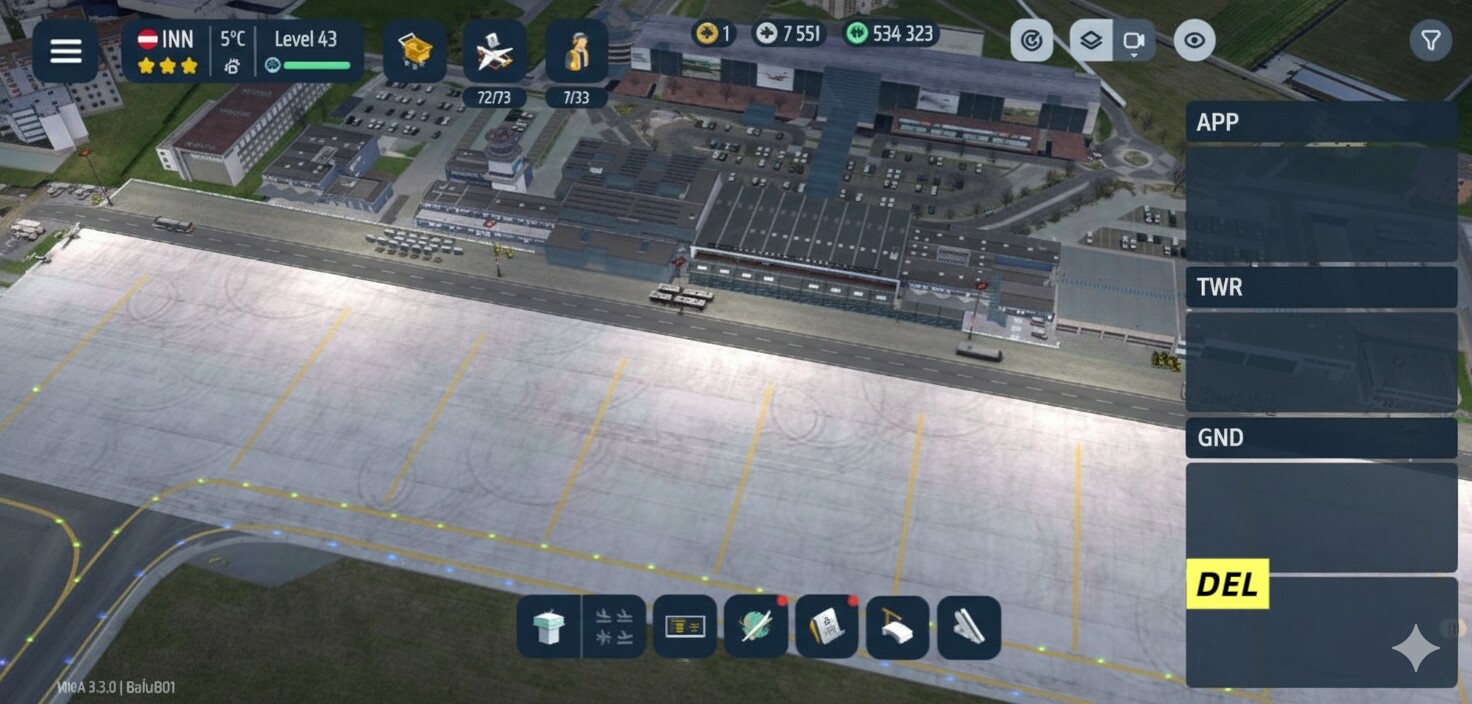The width and height of the screenshot is (1472, 704).
Task: Tap the green currency showing 534 323
Action: [892, 34]
